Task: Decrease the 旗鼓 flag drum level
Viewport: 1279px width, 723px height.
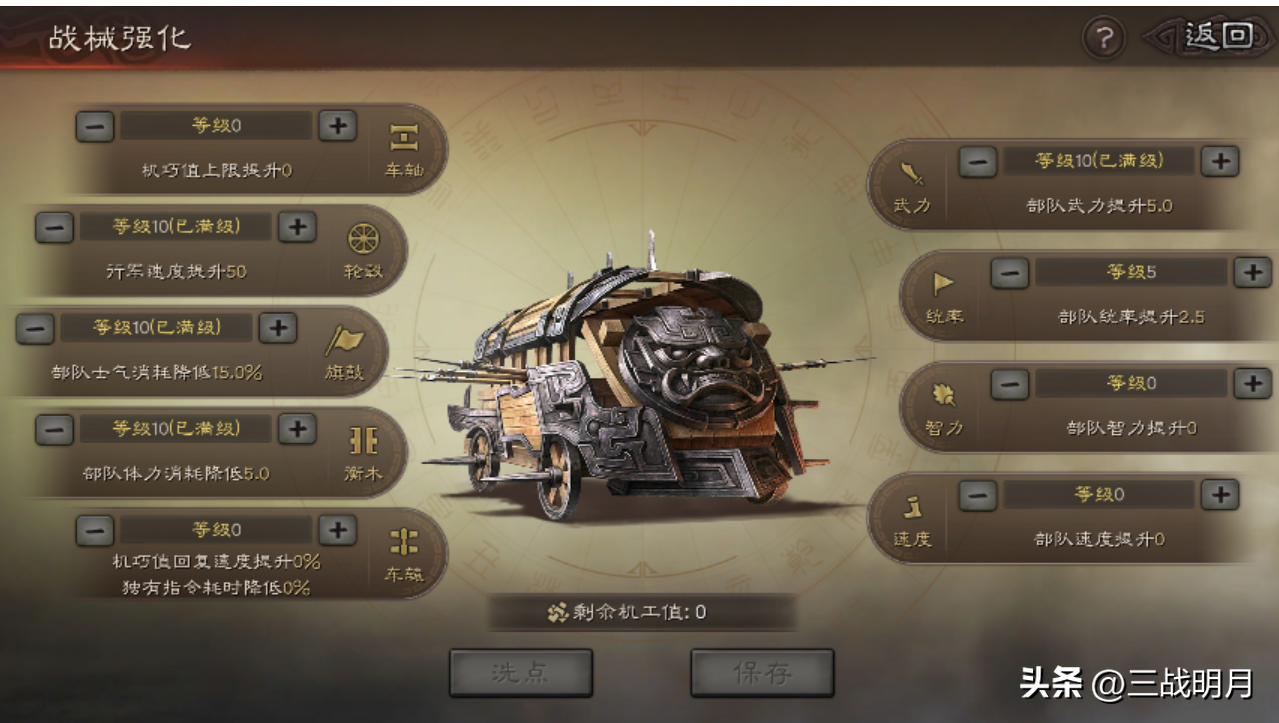Action: [35, 328]
